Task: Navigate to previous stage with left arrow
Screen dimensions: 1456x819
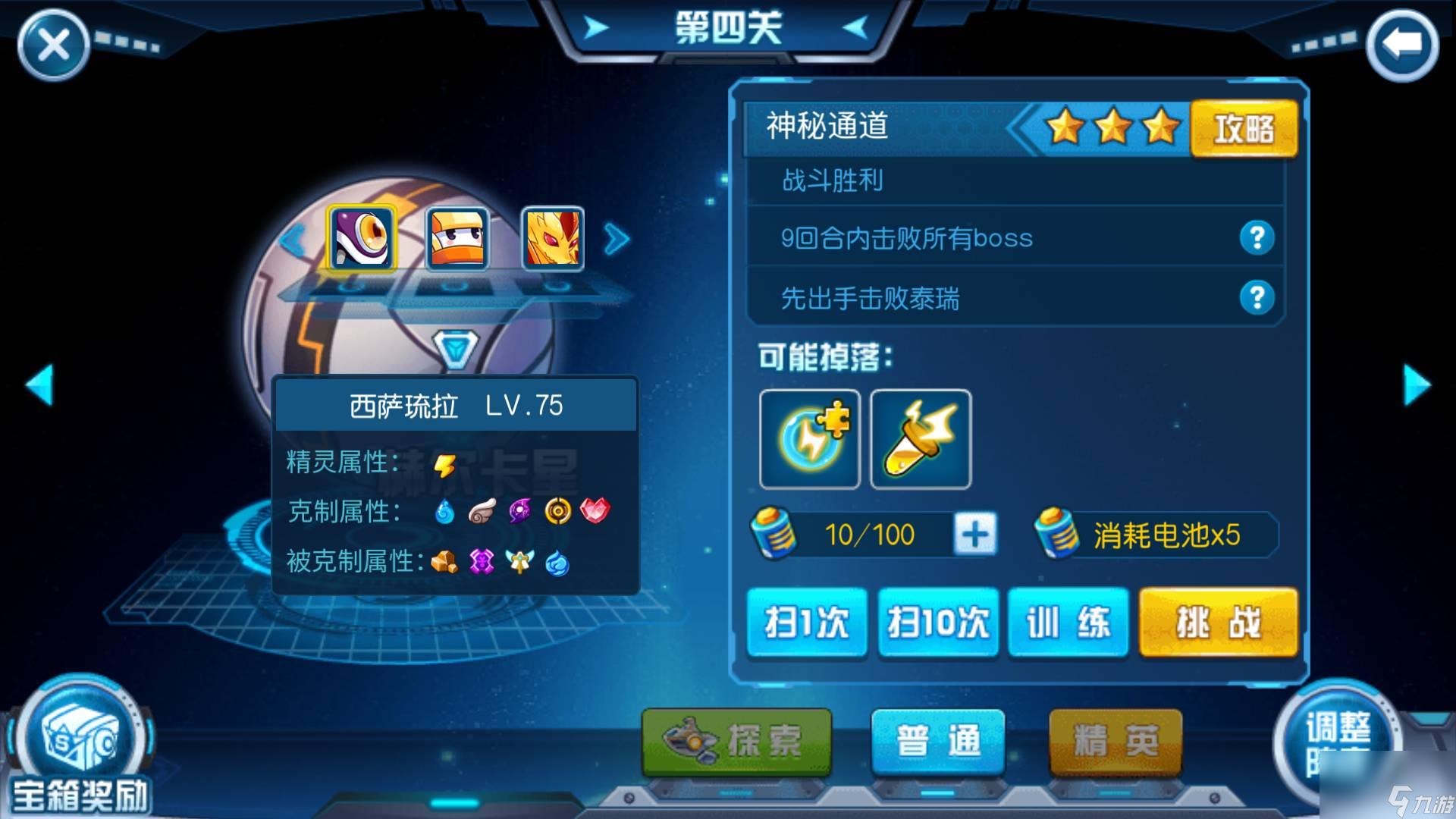Action: 42,387
